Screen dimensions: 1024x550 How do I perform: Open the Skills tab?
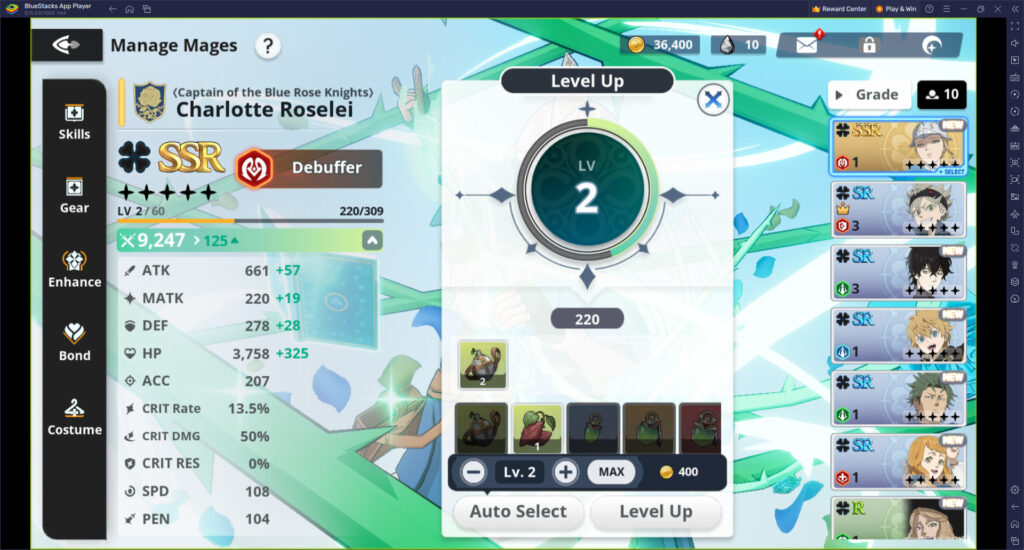click(74, 121)
